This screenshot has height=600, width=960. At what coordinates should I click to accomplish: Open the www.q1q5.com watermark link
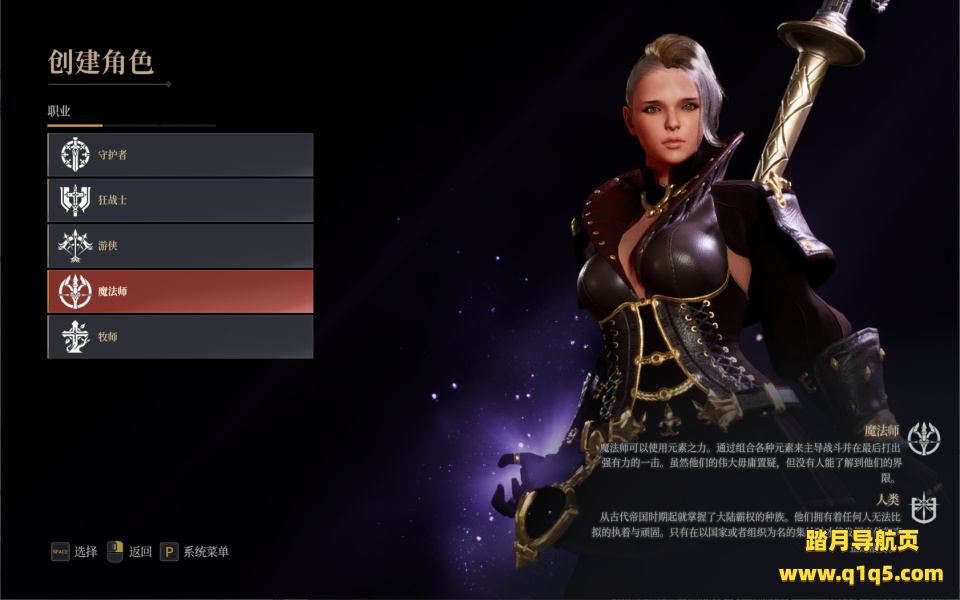[860, 574]
